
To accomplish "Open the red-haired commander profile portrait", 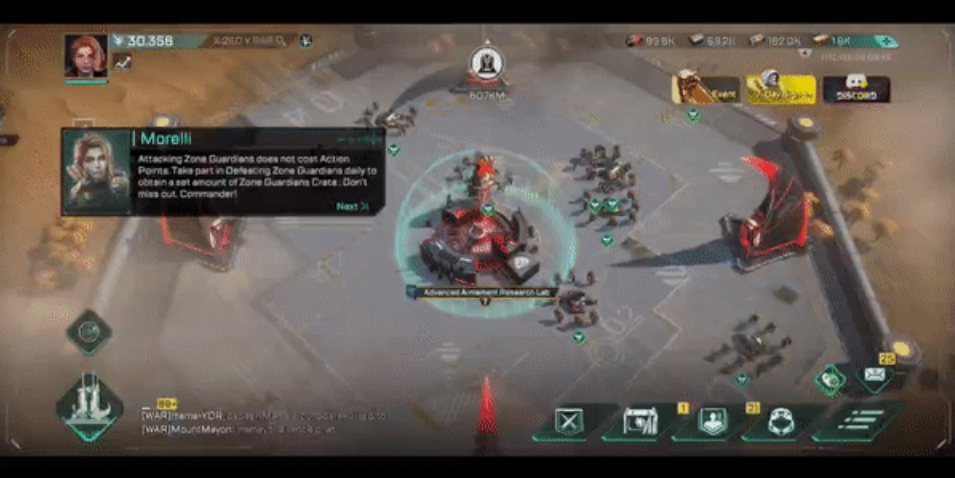I will pyautogui.click(x=86, y=55).
